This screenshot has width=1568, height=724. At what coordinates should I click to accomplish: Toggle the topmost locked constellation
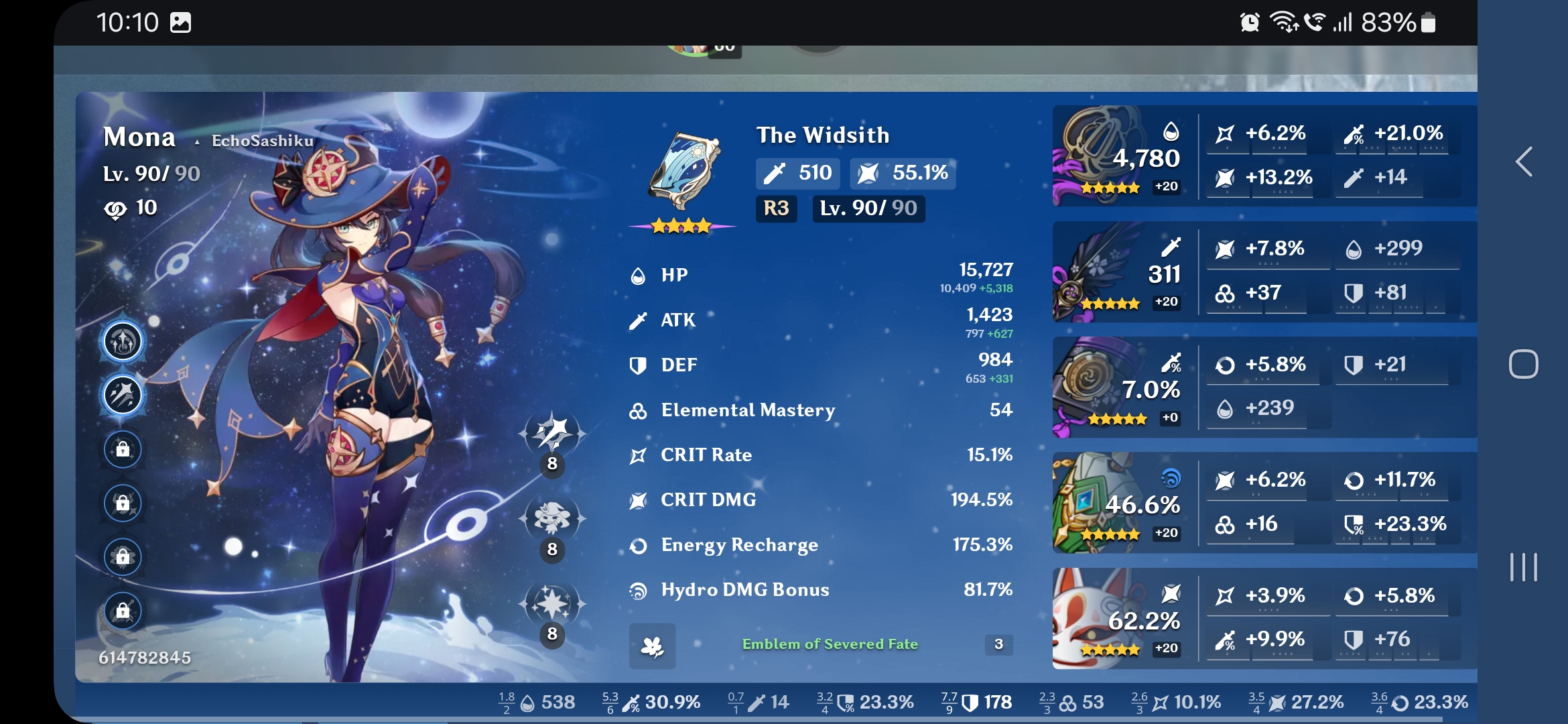[x=123, y=450]
